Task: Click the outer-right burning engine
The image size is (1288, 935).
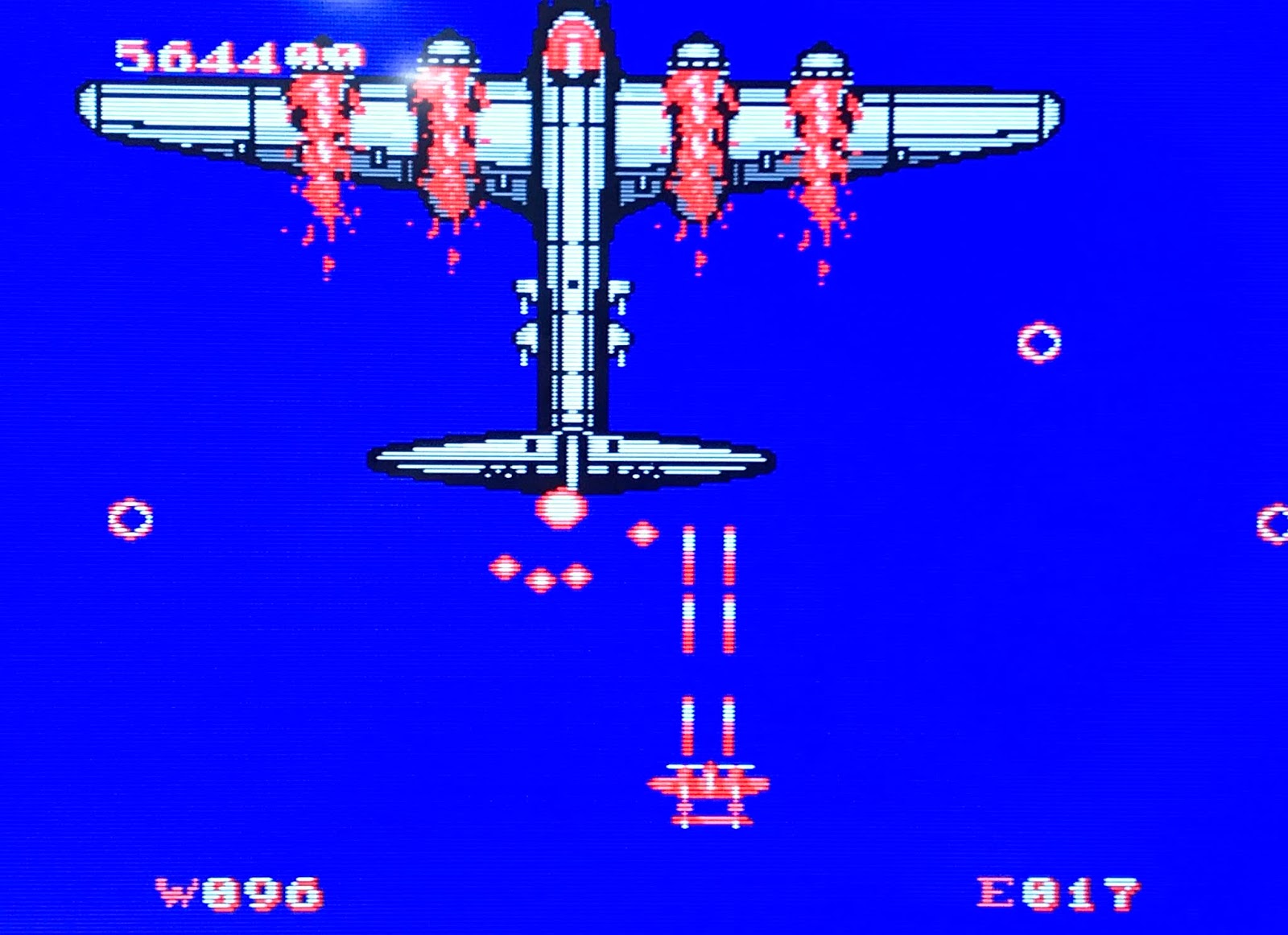Action: click(x=821, y=113)
